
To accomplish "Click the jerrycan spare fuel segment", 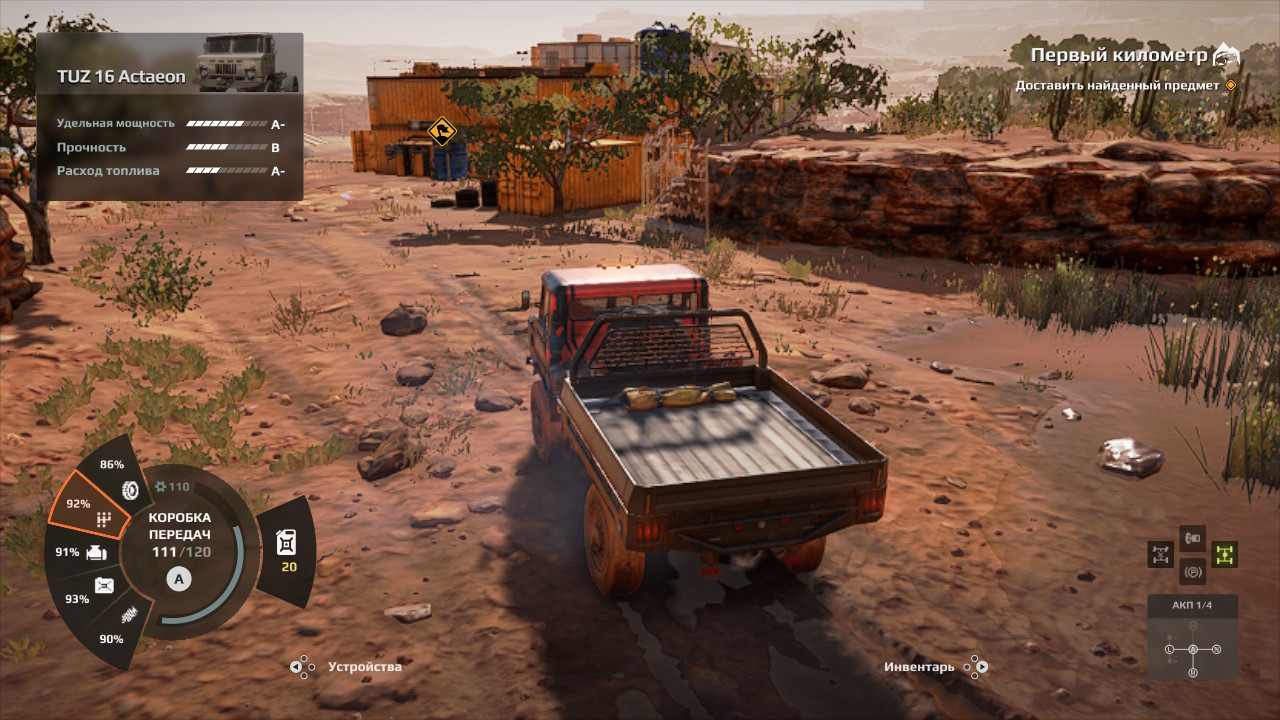I will click(285, 551).
